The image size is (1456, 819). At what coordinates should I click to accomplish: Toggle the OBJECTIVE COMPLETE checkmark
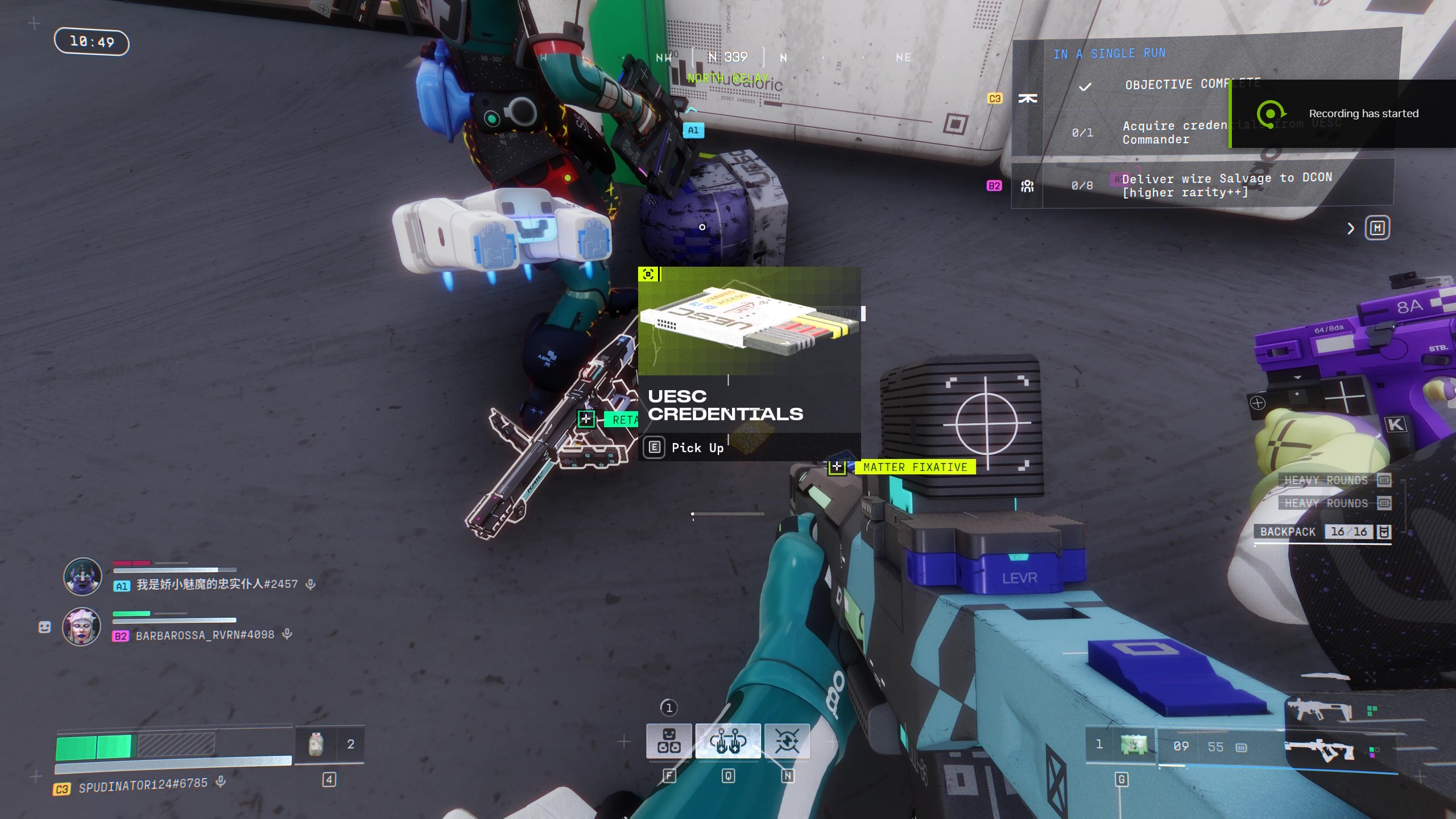point(1083,86)
